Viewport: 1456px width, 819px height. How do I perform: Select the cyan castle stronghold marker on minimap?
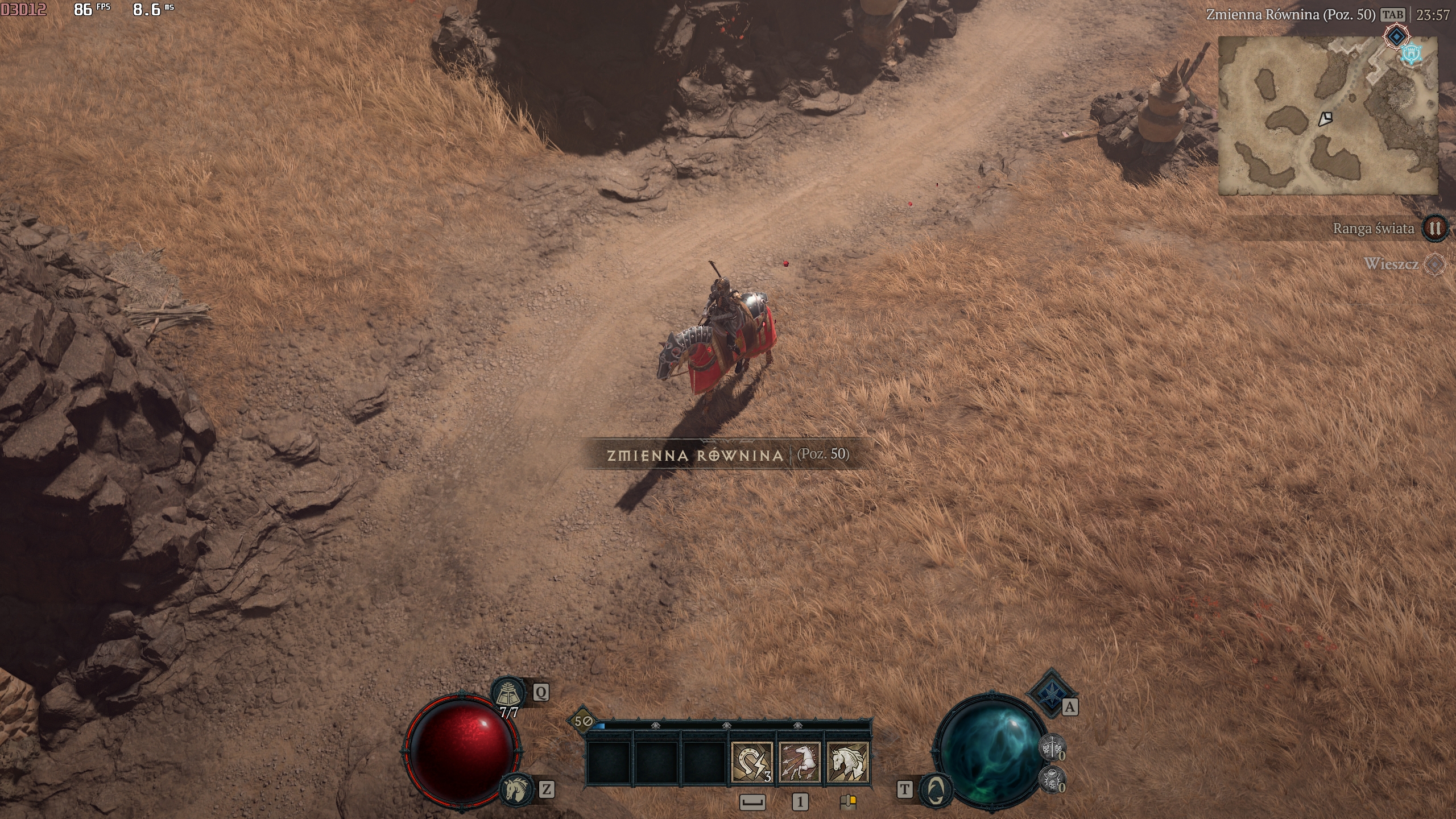point(1411,54)
